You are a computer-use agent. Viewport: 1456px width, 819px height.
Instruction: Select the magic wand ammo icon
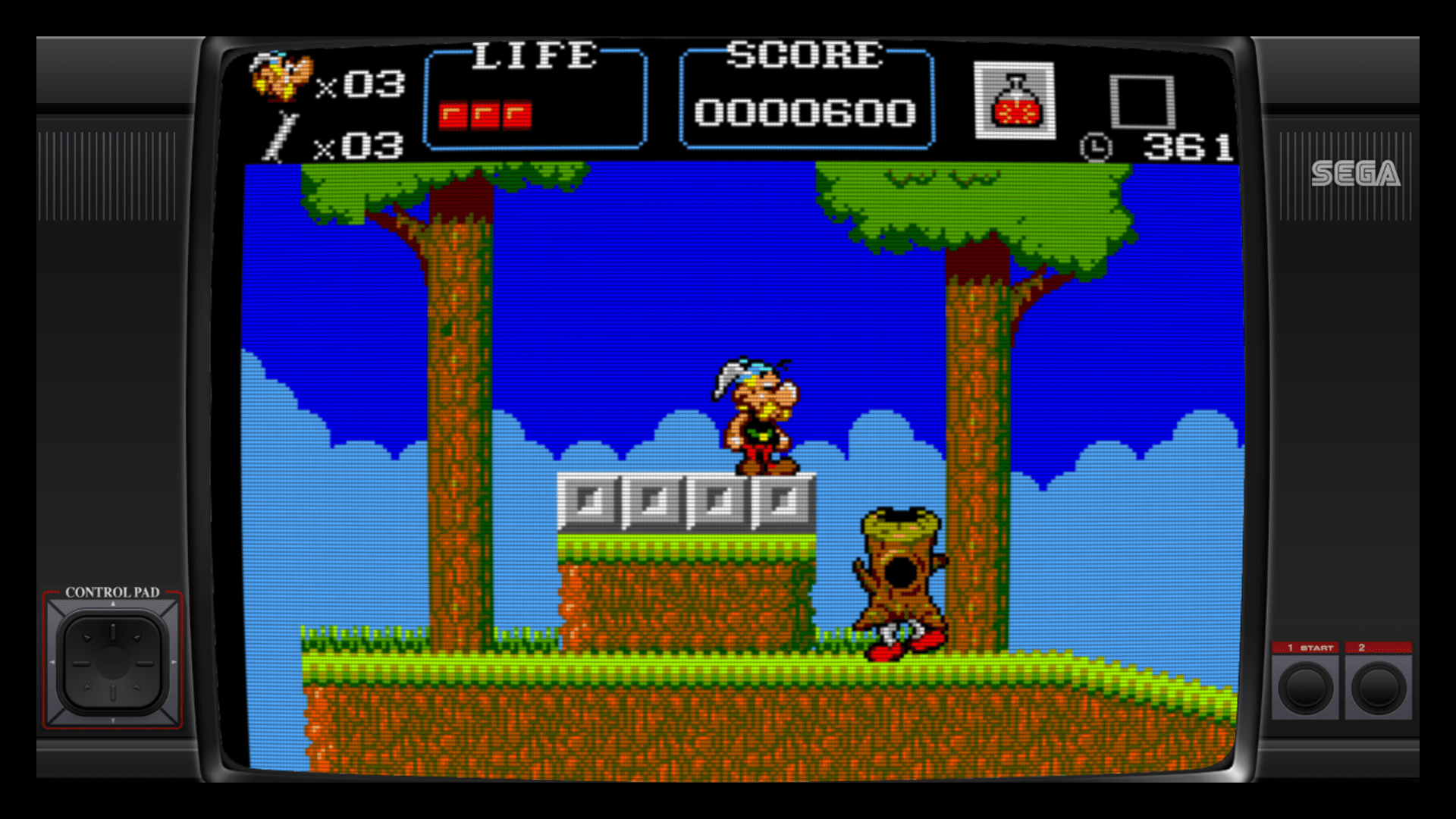coord(281,136)
